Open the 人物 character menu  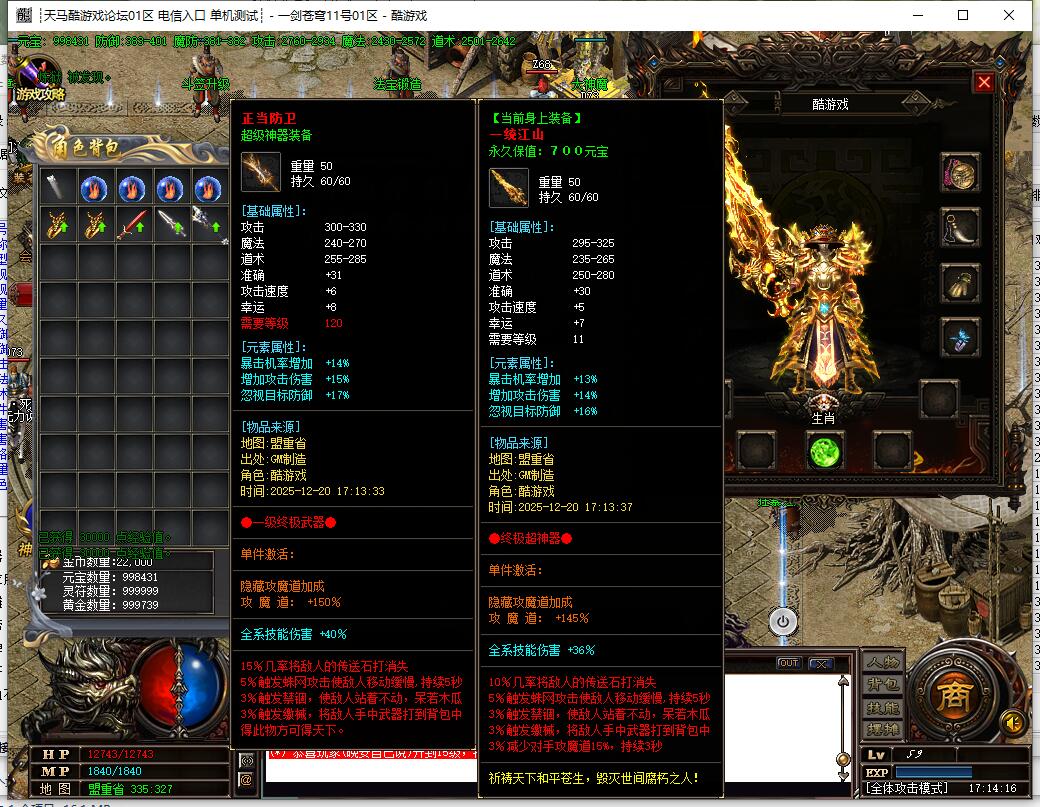point(883,663)
